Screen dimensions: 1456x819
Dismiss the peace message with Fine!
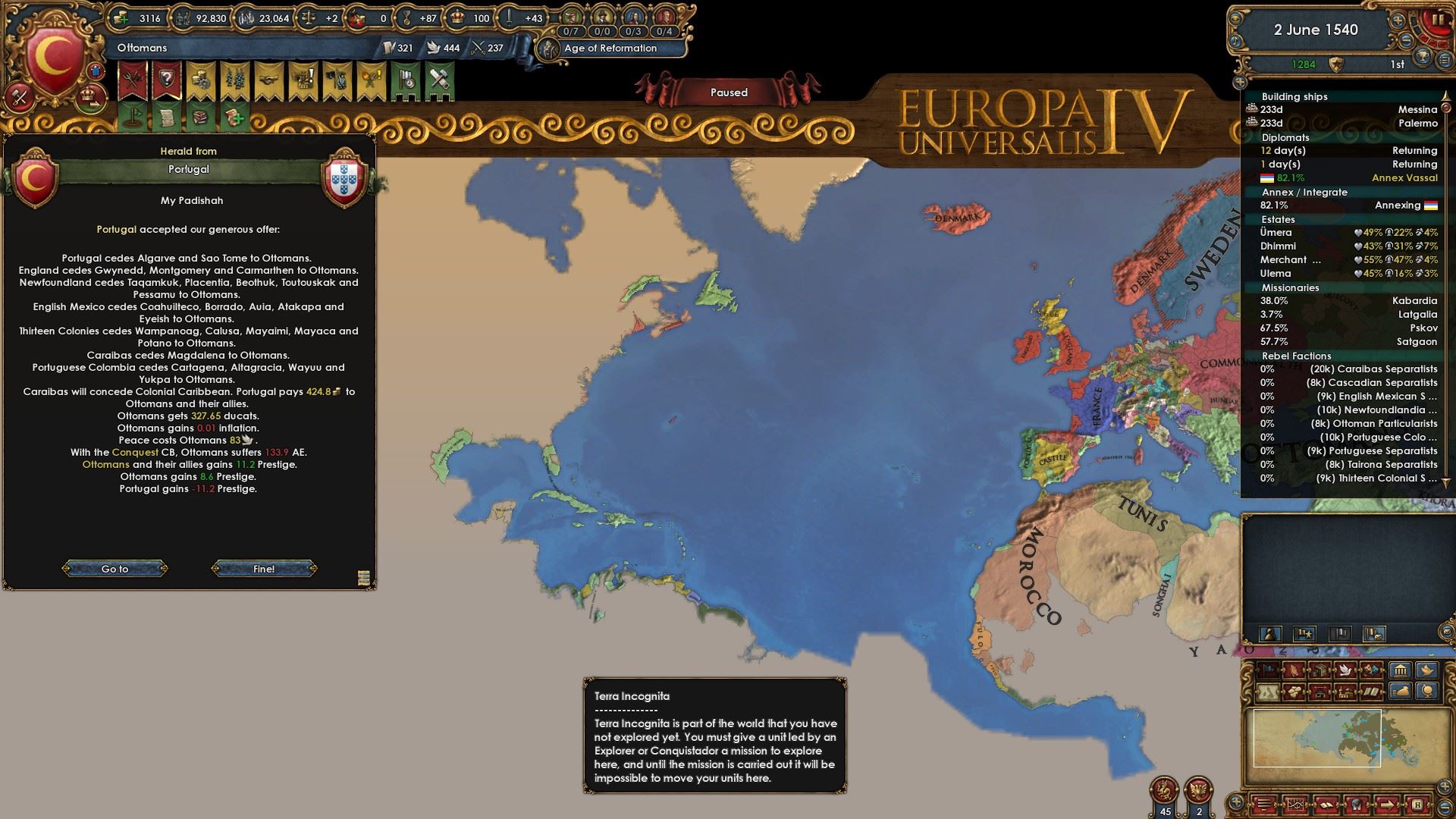(x=264, y=569)
